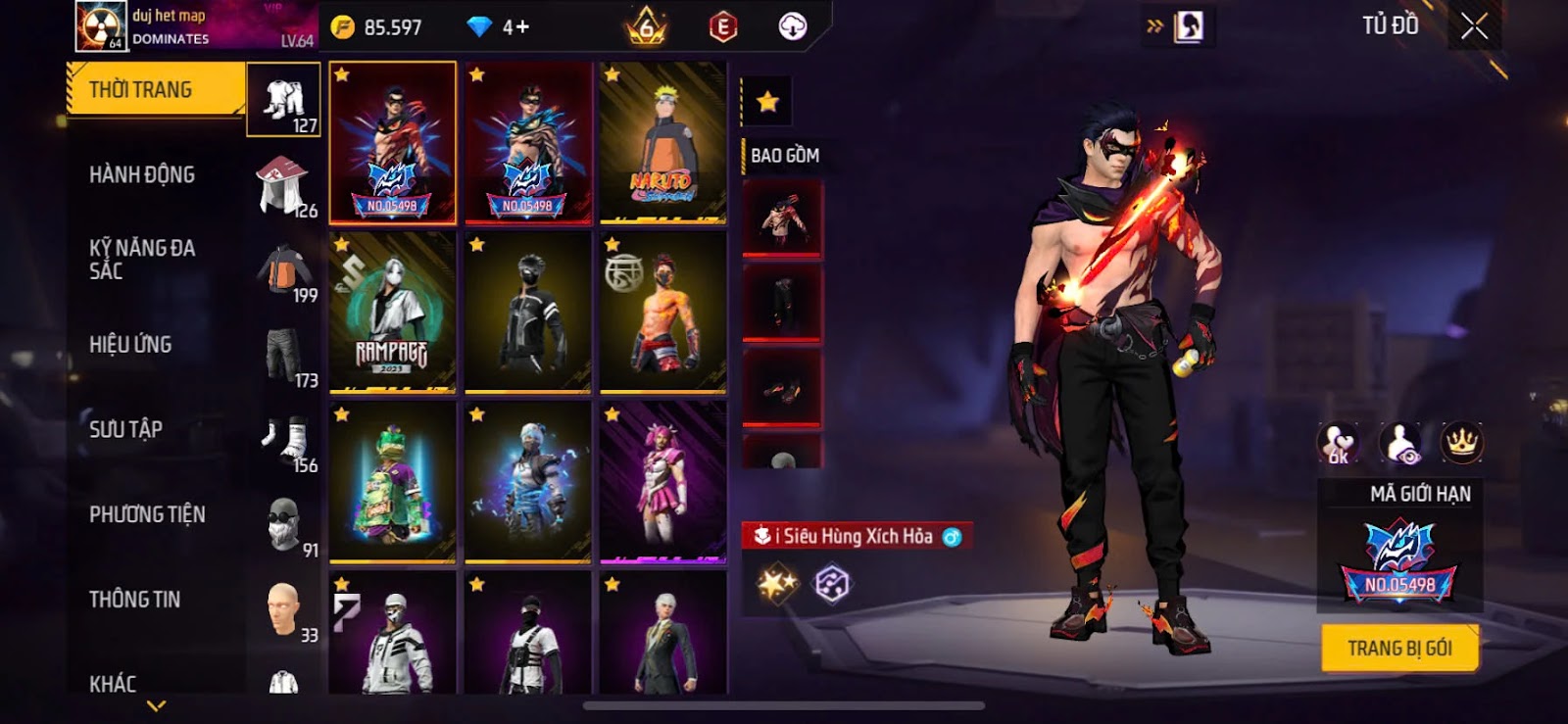Open the THÔNG TIN tab
The image size is (1568, 724).
[x=134, y=600]
